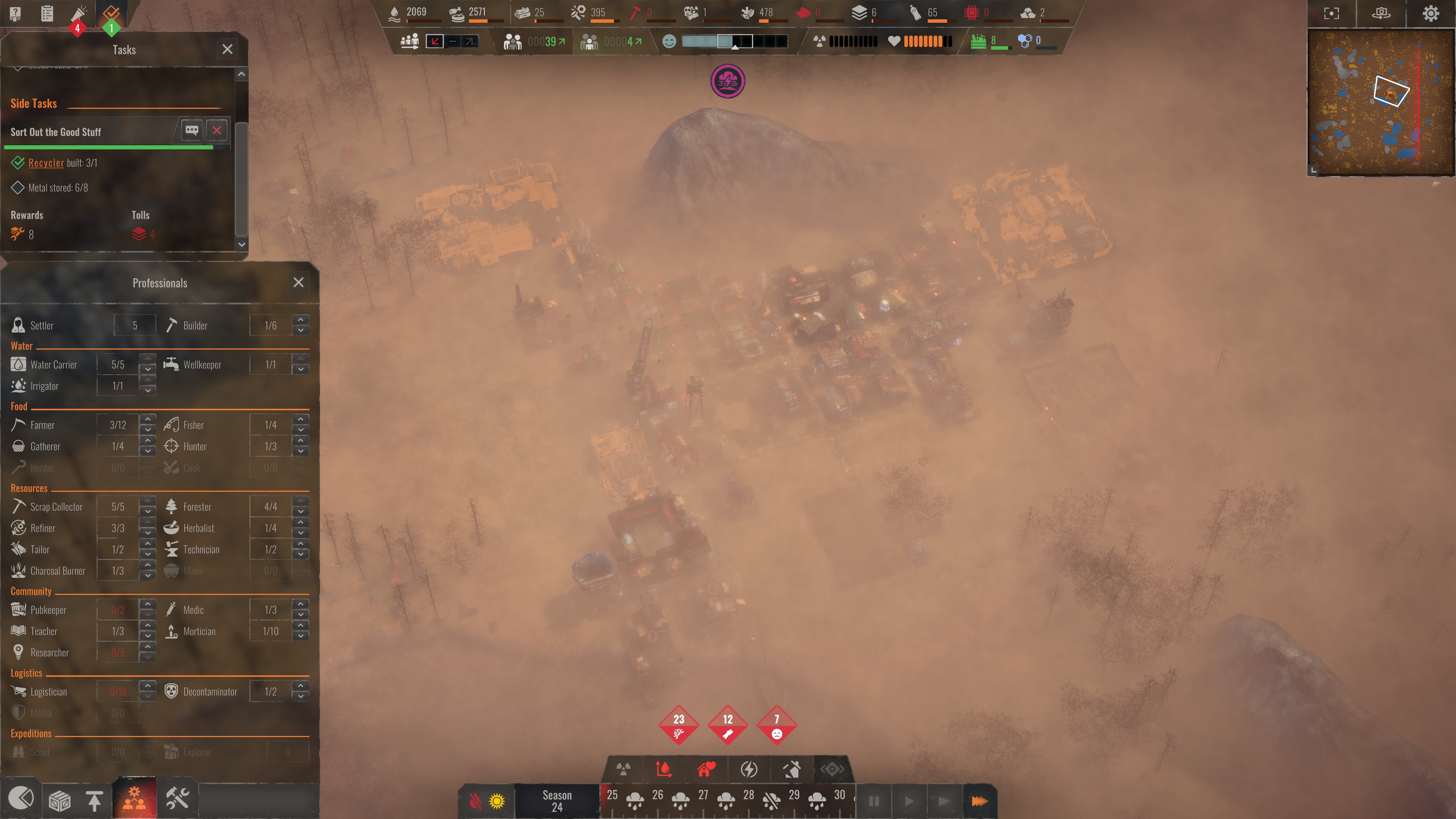This screenshot has height=819, width=1456.
Task: Open the wrench and hammer tools tab
Action: [x=177, y=799]
